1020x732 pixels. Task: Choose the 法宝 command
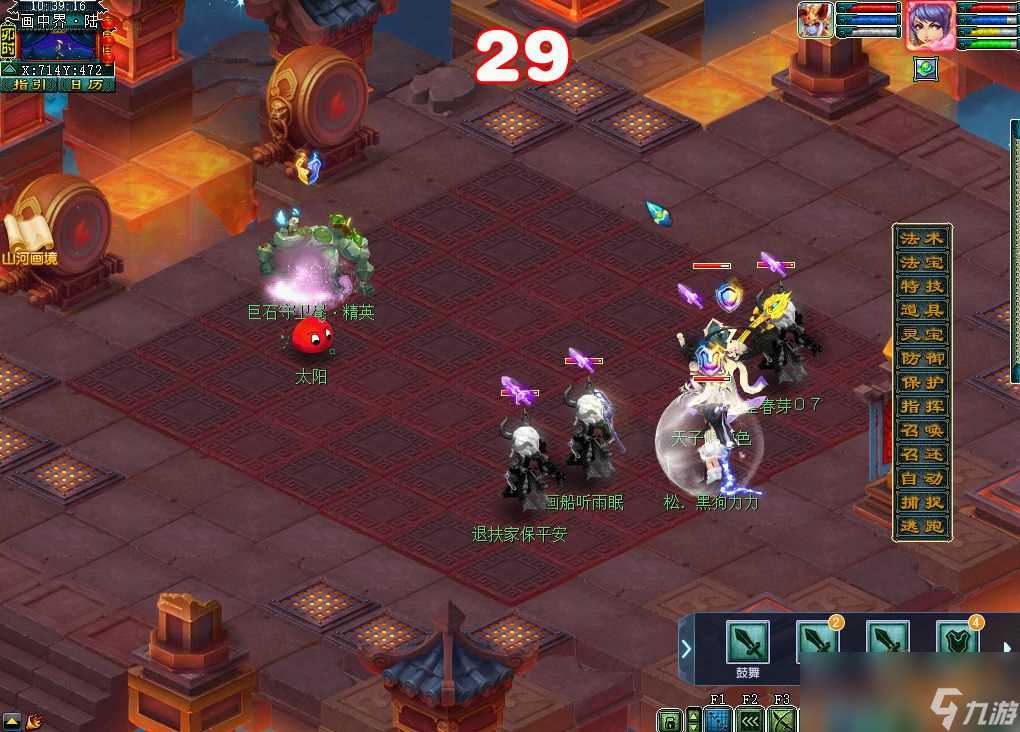point(921,263)
